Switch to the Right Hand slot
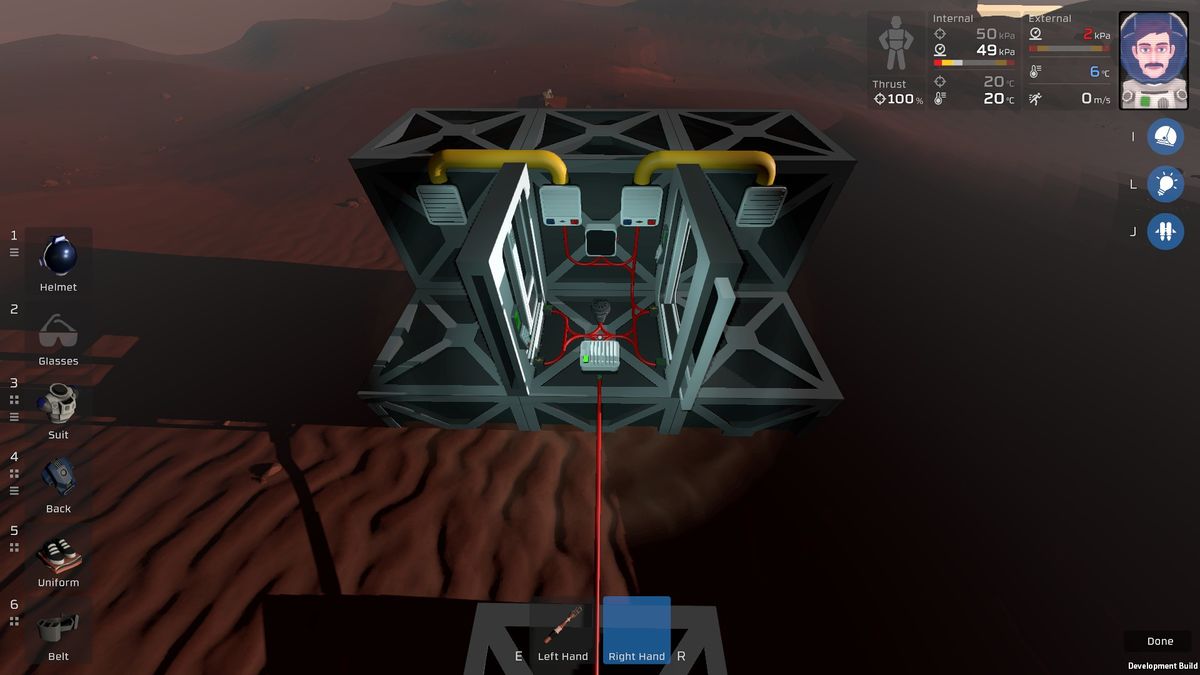Screen dimensions: 1200x675 point(637,628)
